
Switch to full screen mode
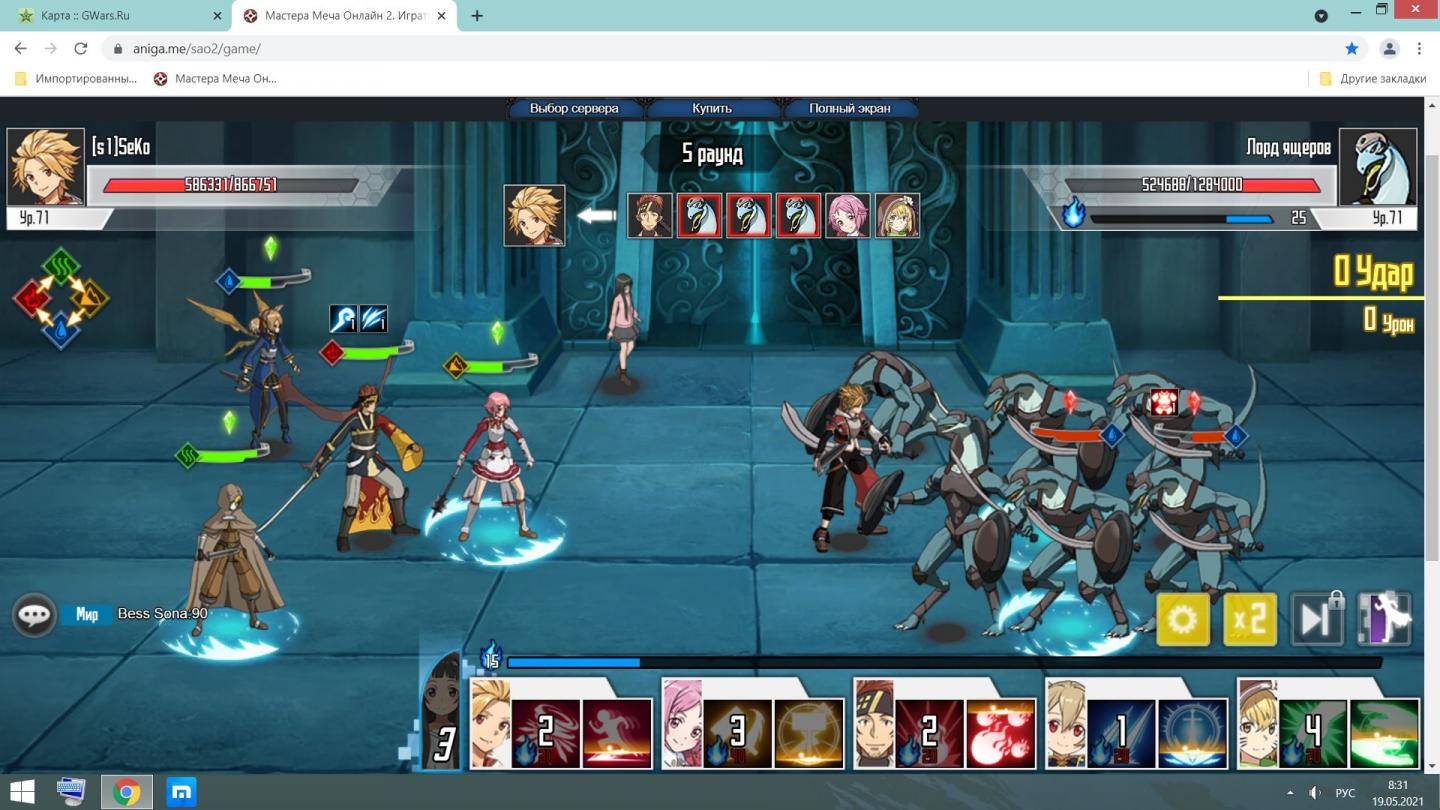click(x=849, y=108)
